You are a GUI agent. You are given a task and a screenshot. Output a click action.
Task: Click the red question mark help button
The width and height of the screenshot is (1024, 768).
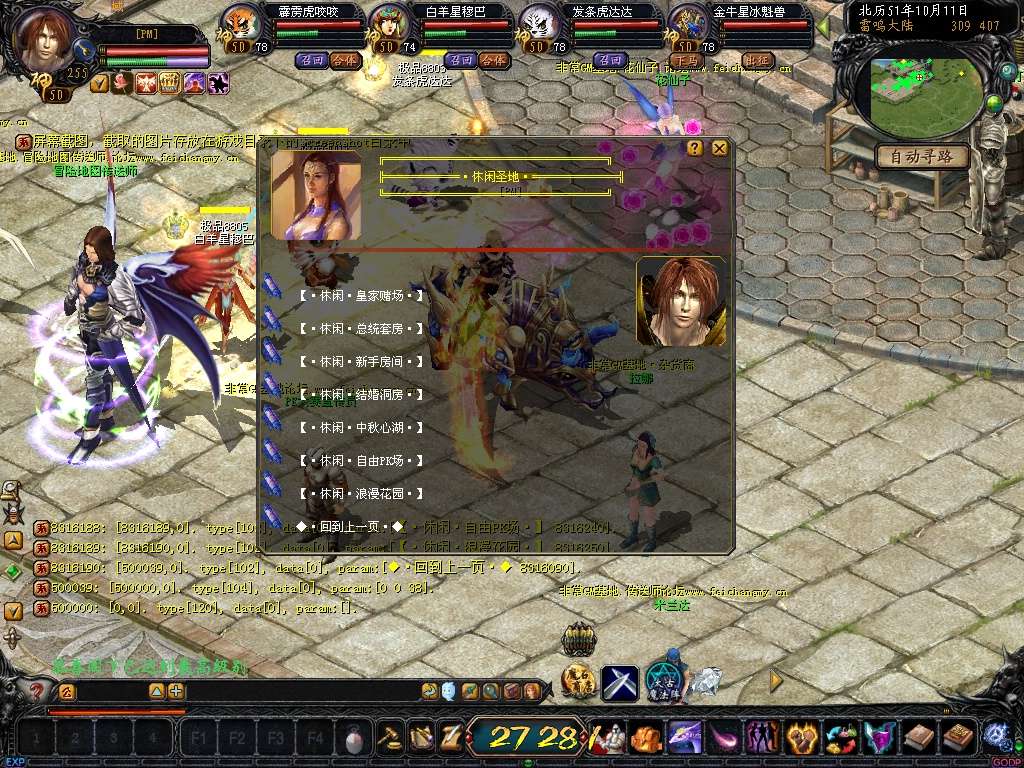click(38, 690)
